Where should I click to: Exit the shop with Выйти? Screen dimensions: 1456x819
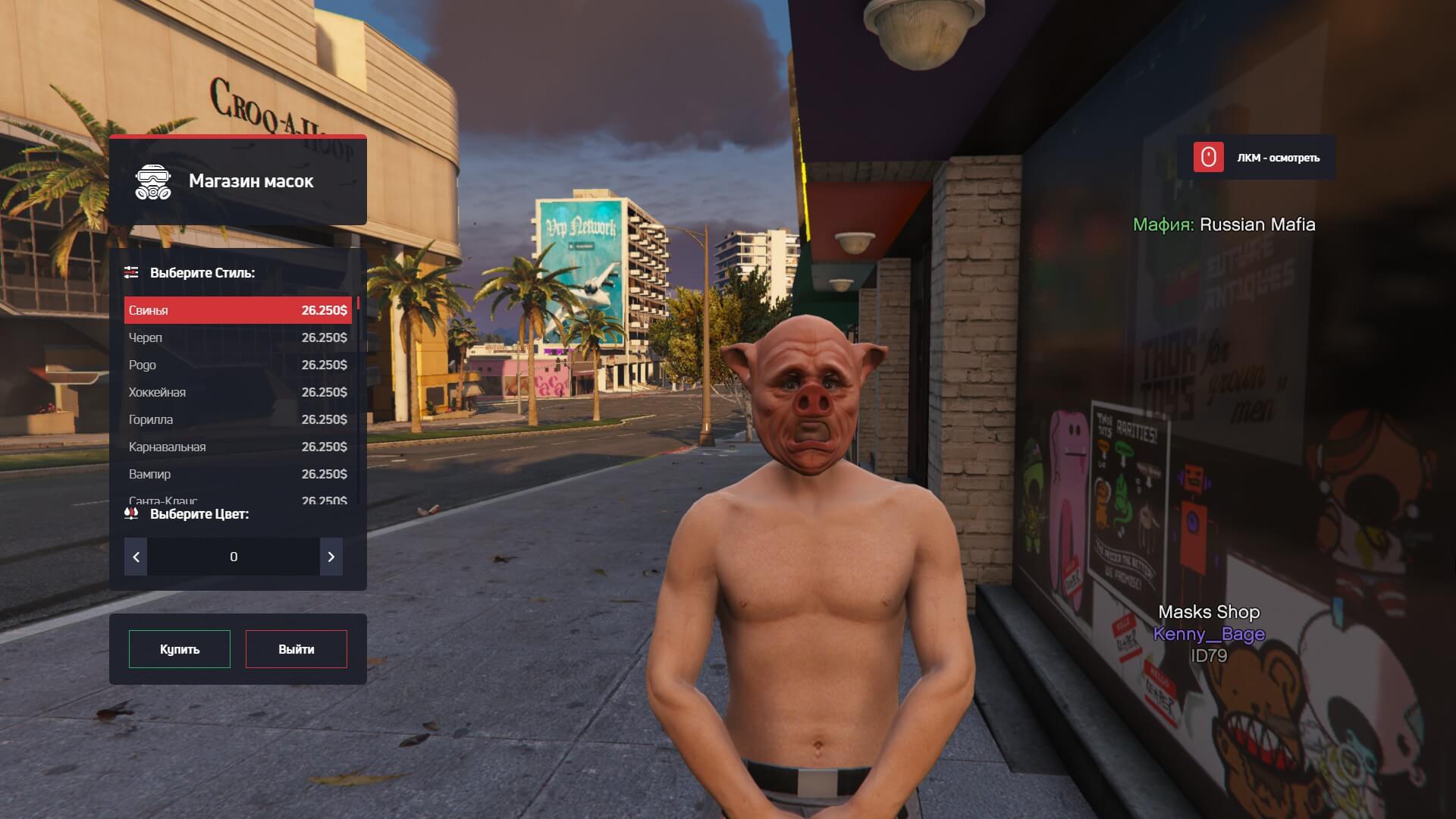pyautogui.click(x=296, y=649)
